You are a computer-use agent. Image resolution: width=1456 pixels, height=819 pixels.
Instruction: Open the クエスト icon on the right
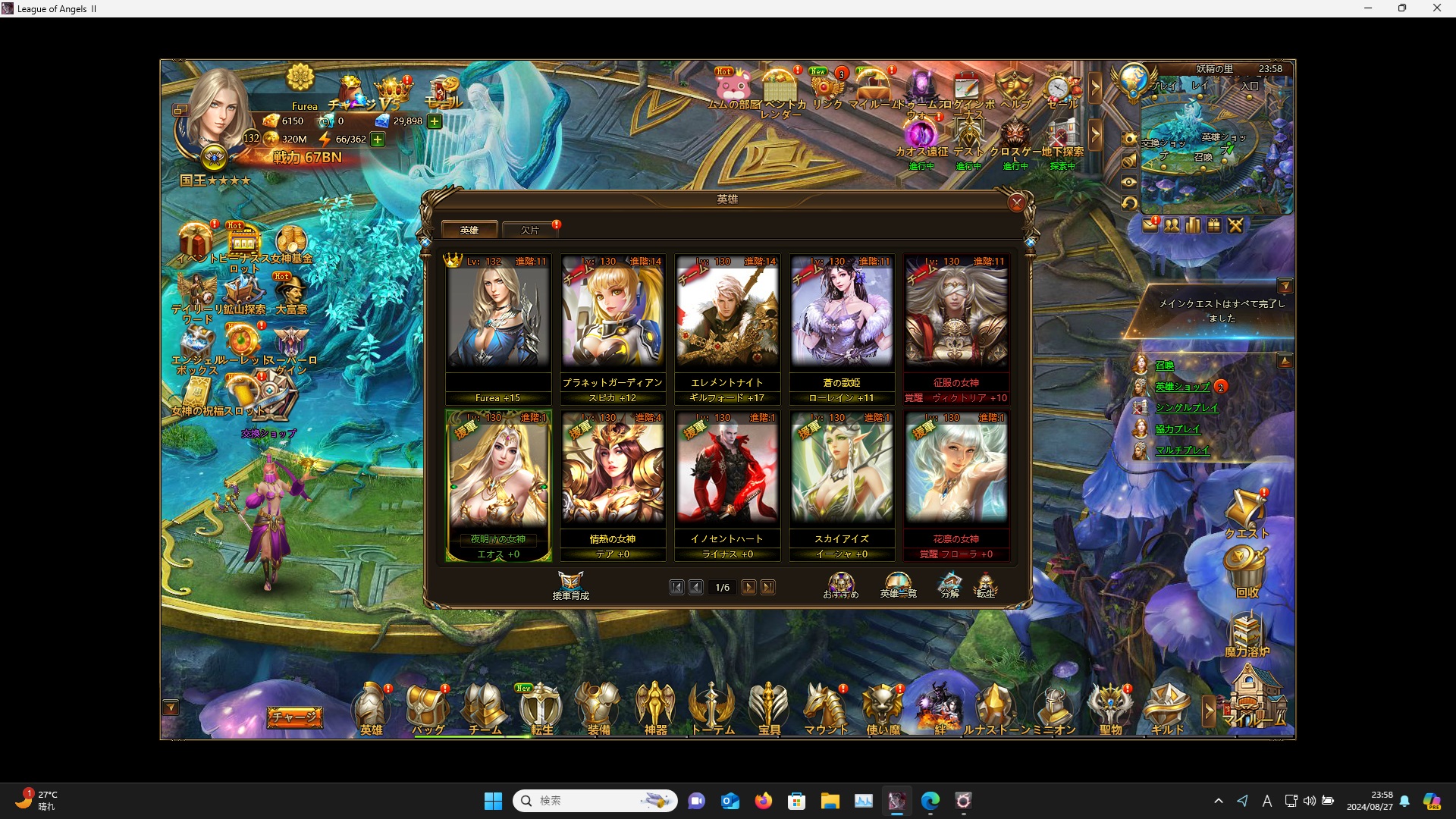[x=1246, y=516]
